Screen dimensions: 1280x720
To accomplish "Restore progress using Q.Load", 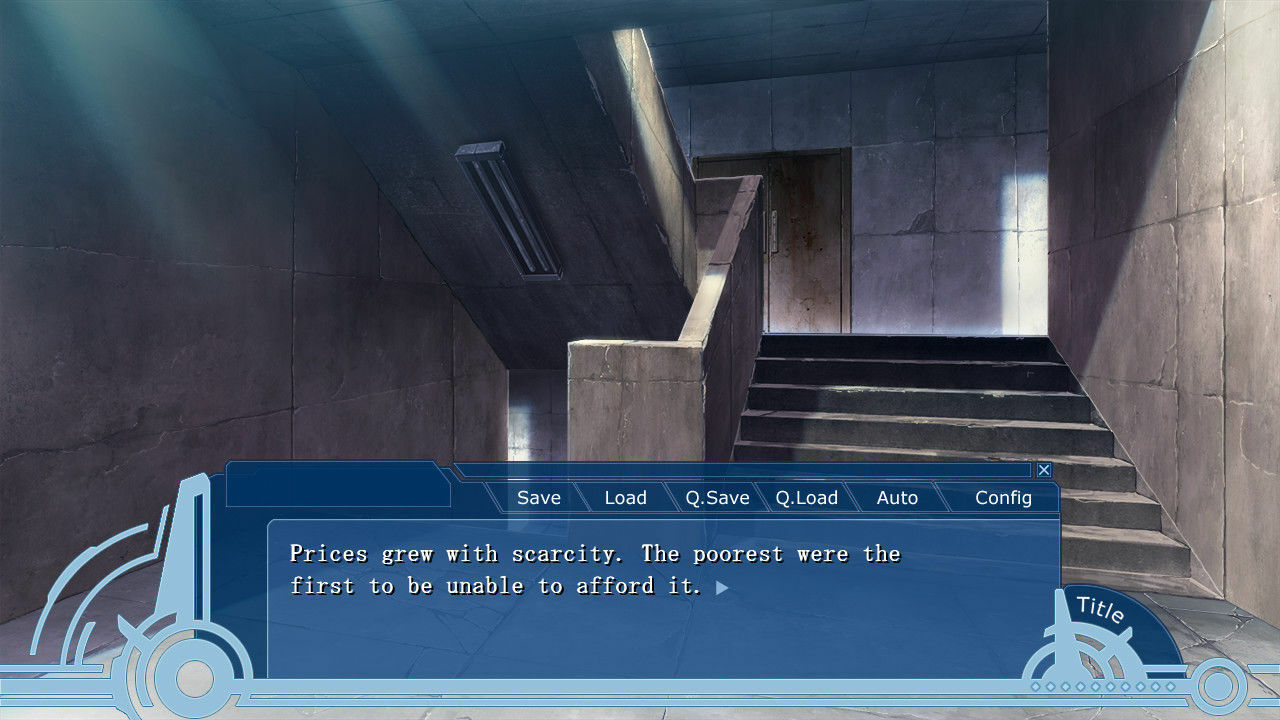I will pos(807,497).
